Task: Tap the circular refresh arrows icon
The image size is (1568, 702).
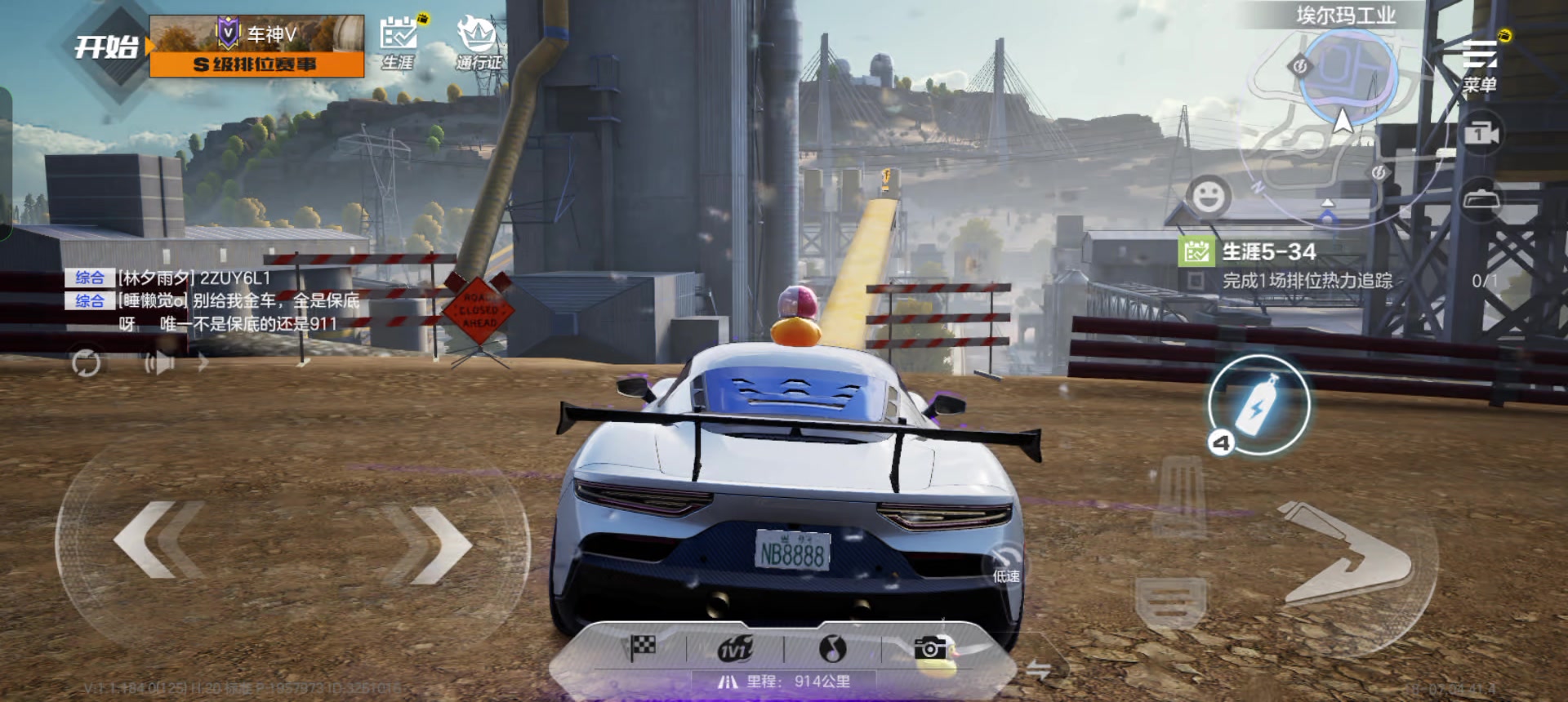Action: tap(86, 362)
